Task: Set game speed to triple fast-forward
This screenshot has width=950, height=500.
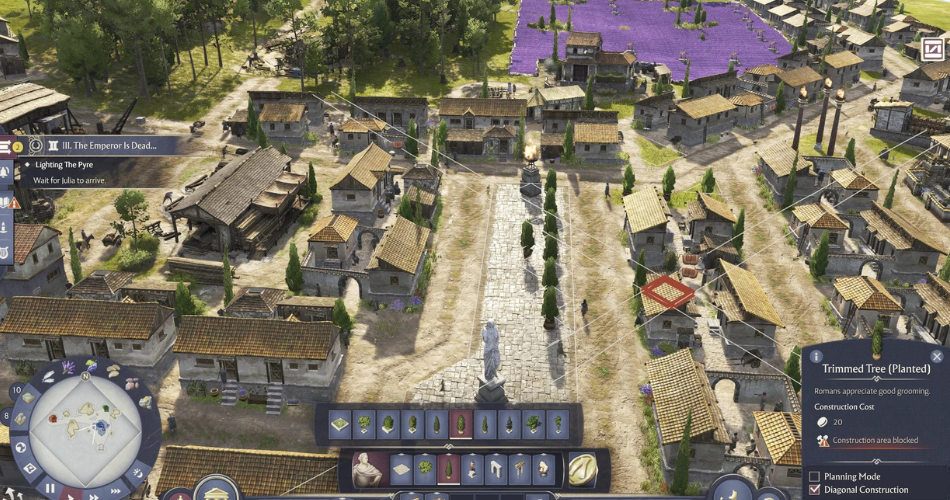Action: pos(117,489)
